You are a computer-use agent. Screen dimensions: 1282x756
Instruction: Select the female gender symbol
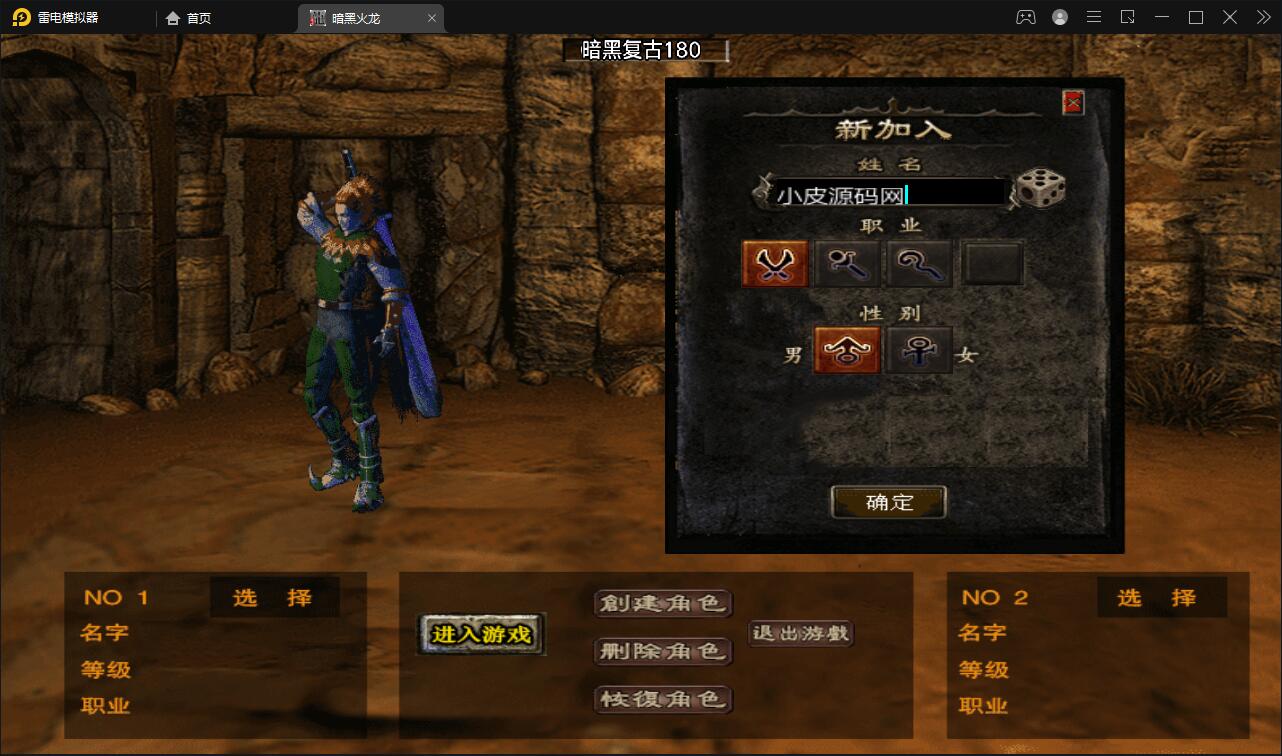[x=918, y=350]
